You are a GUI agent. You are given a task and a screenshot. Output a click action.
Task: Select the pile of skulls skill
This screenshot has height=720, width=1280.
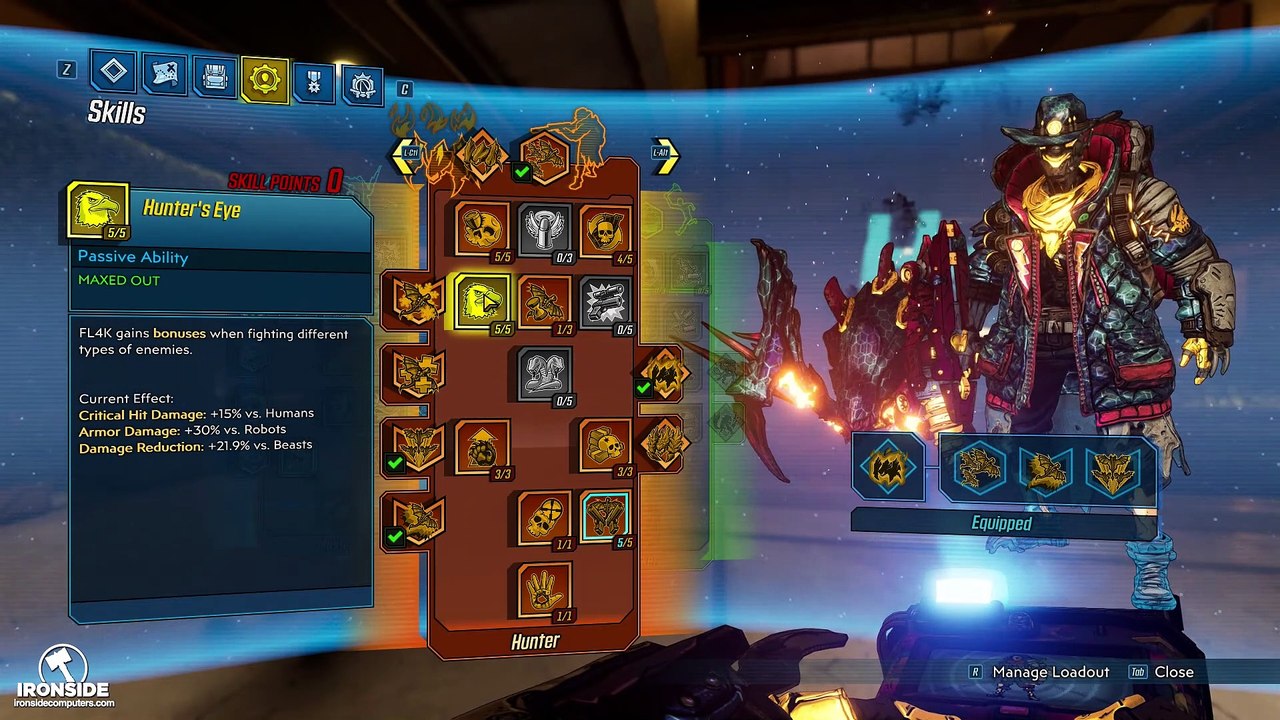tap(605, 445)
